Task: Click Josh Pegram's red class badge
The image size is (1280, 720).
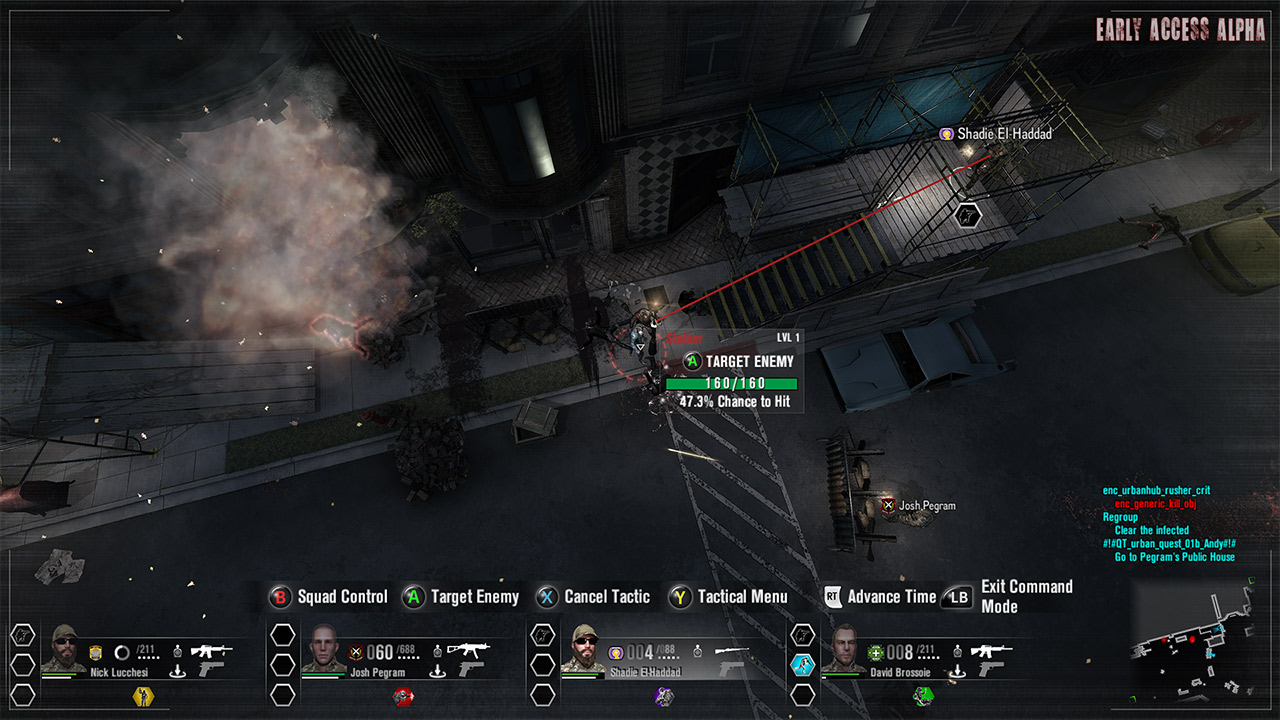Action: tap(403, 696)
